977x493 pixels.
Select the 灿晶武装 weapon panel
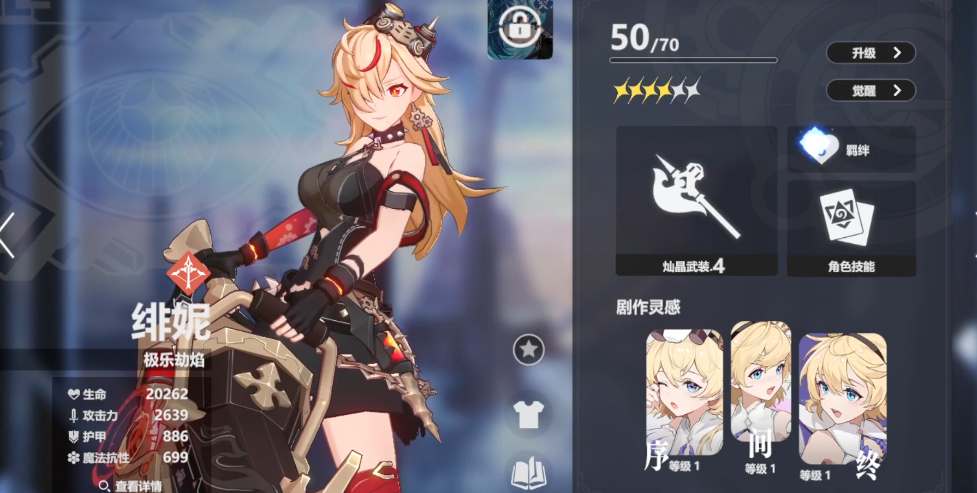point(696,200)
